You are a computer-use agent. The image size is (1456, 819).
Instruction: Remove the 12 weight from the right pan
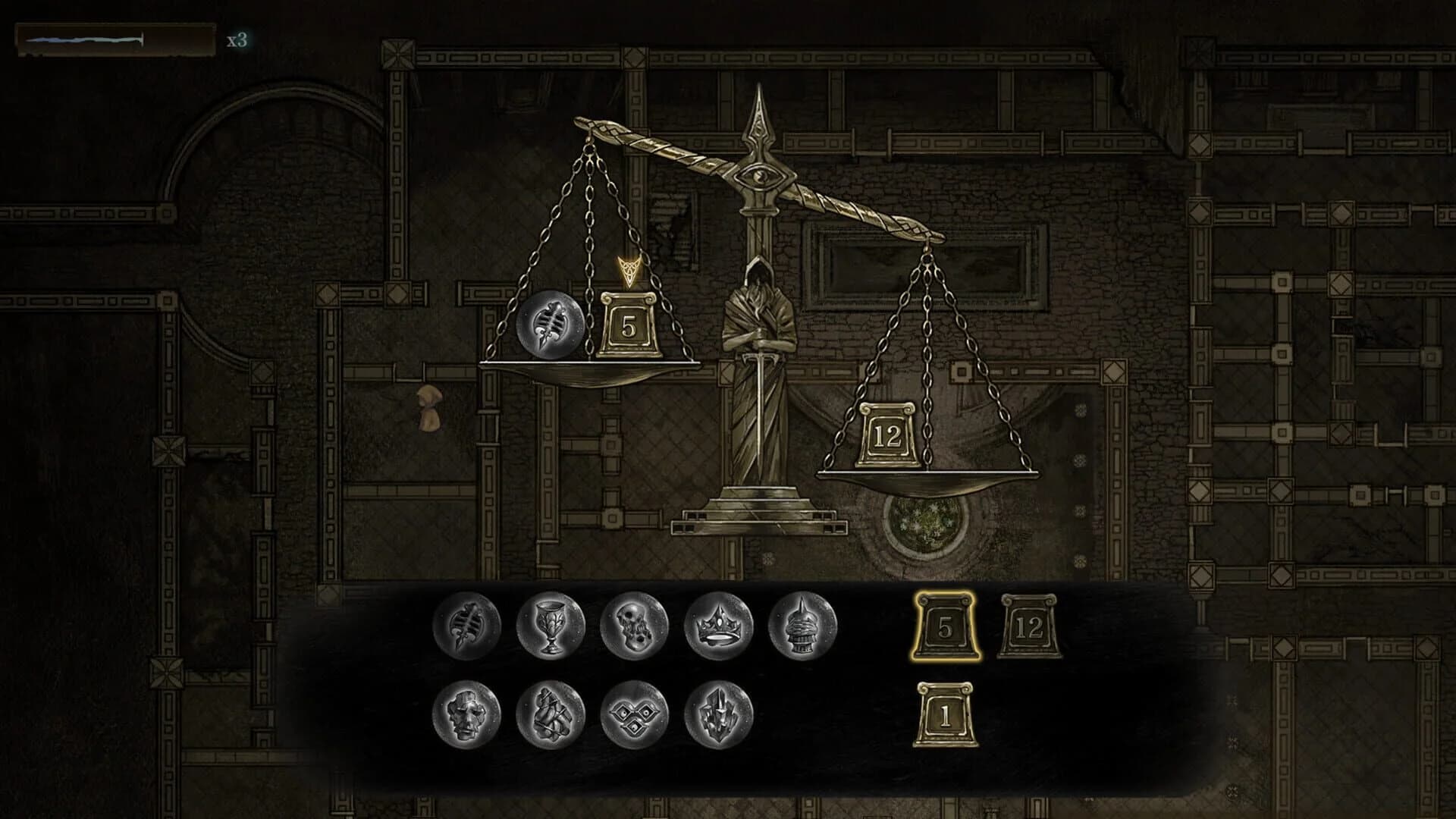[887, 433]
